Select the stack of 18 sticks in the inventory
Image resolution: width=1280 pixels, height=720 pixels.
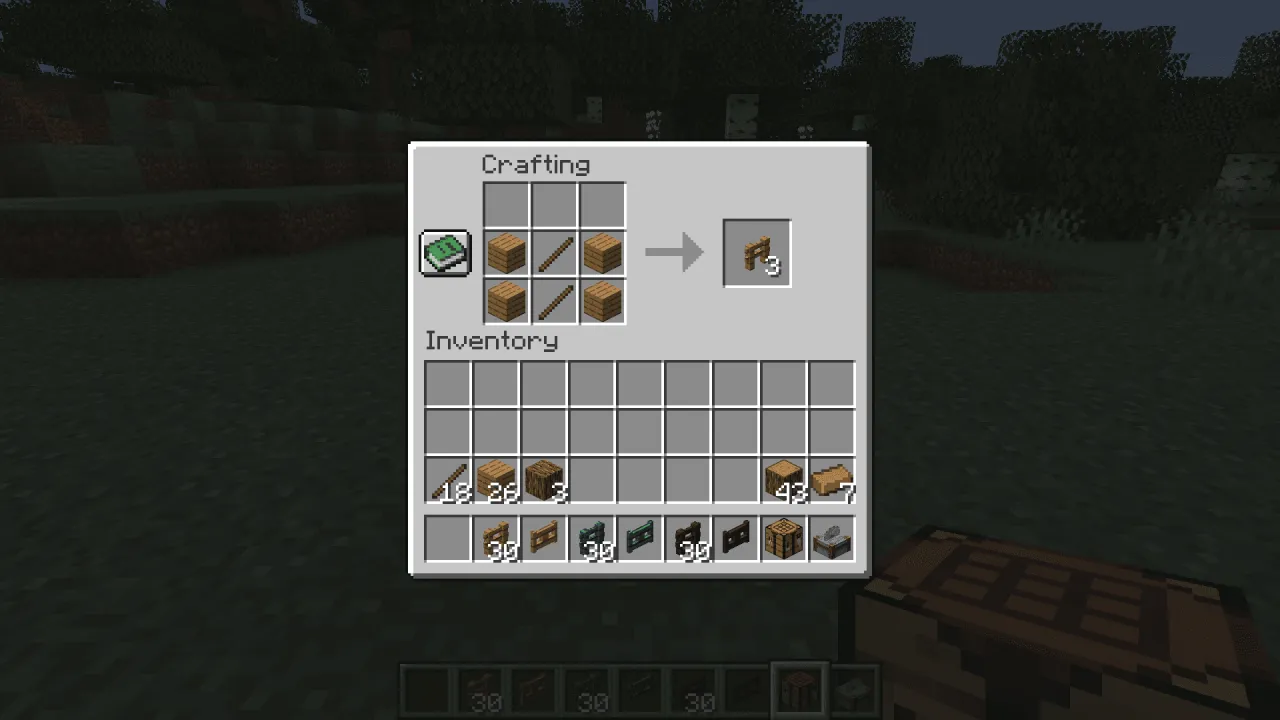click(x=447, y=478)
